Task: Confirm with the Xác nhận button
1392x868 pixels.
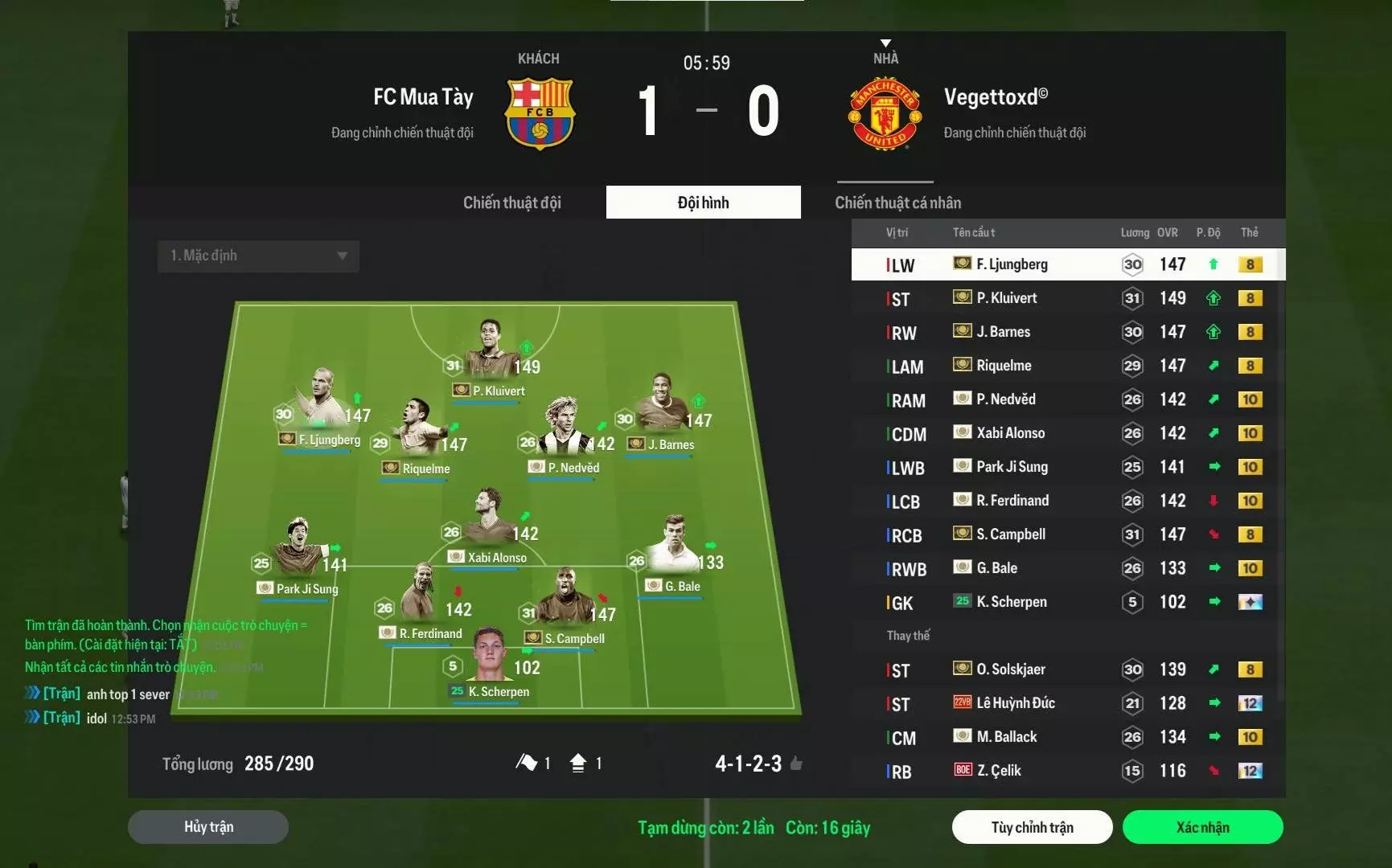Action: click(1202, 827)
